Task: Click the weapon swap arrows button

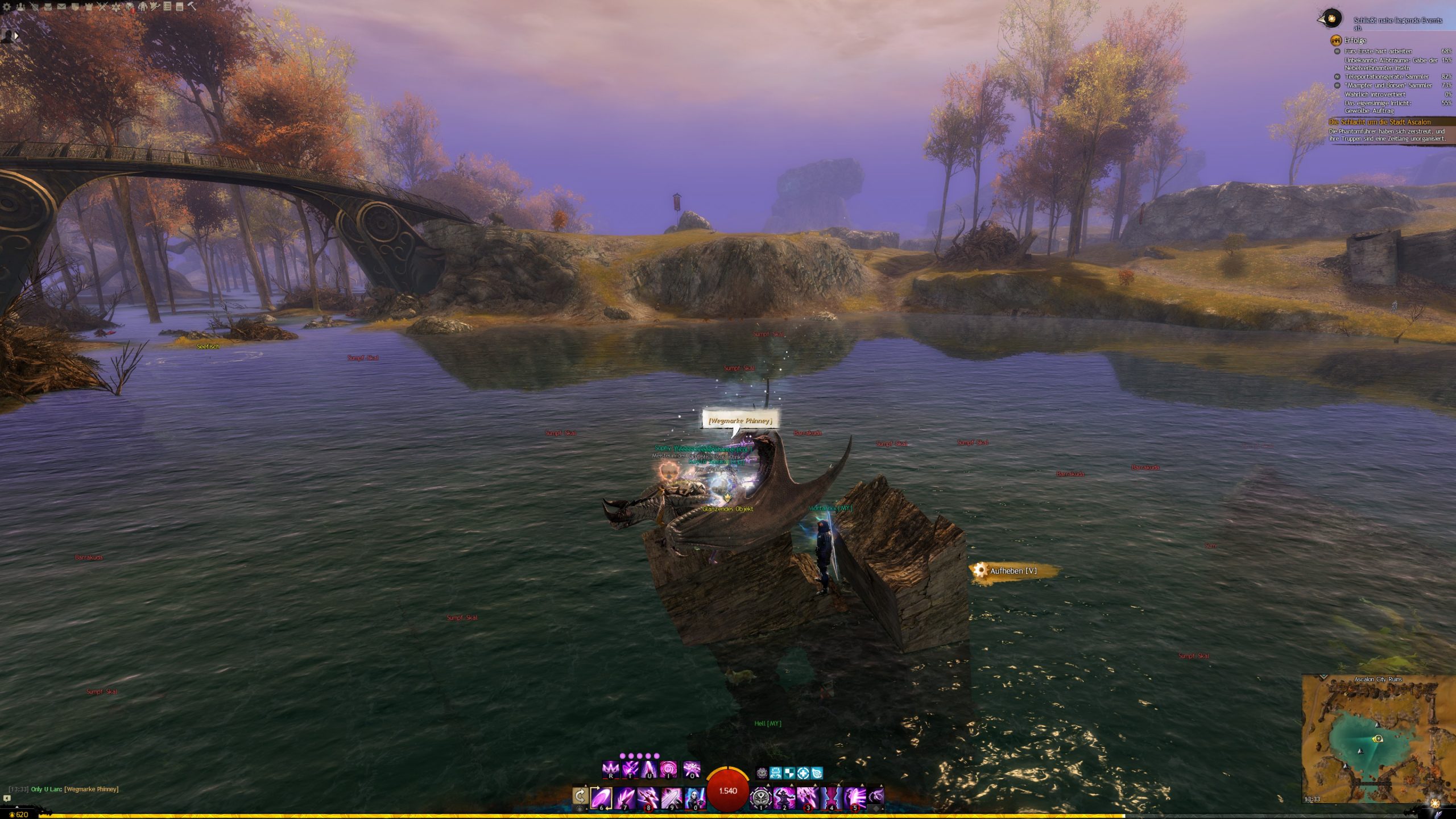Action: tap(580, 796)
